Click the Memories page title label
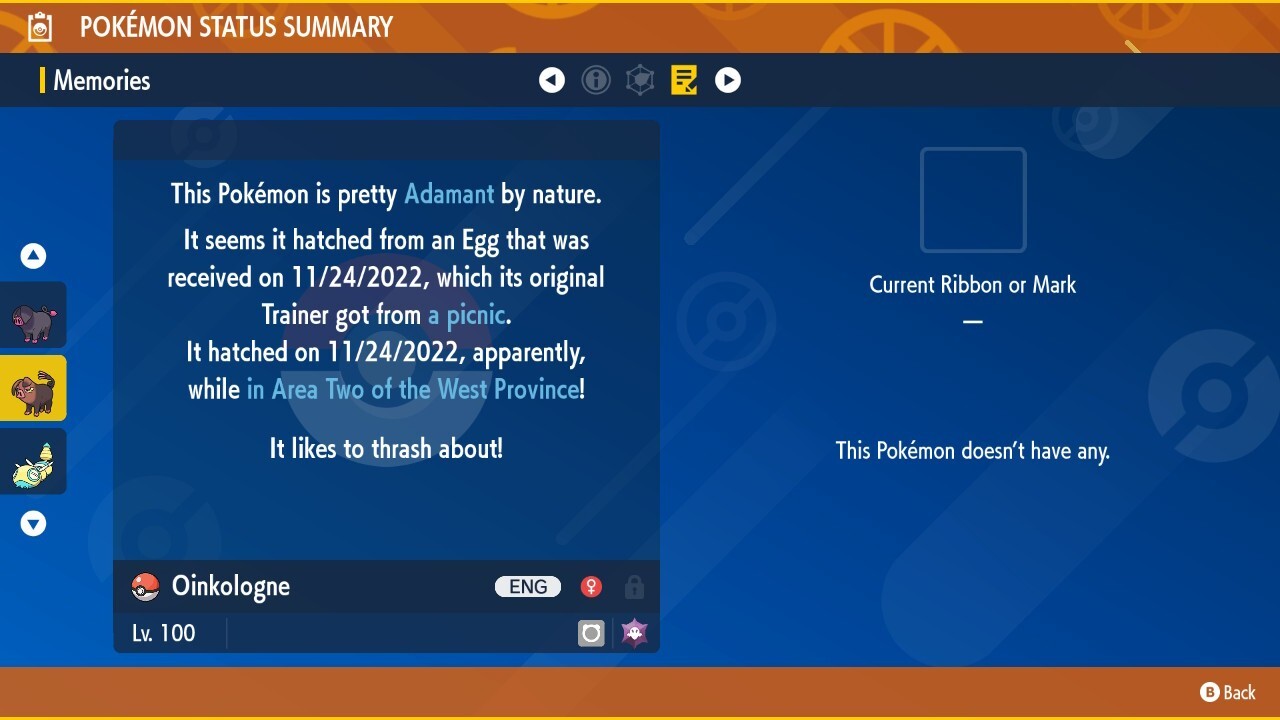This screenshot has width=1280, height=720. coord(101,81)
